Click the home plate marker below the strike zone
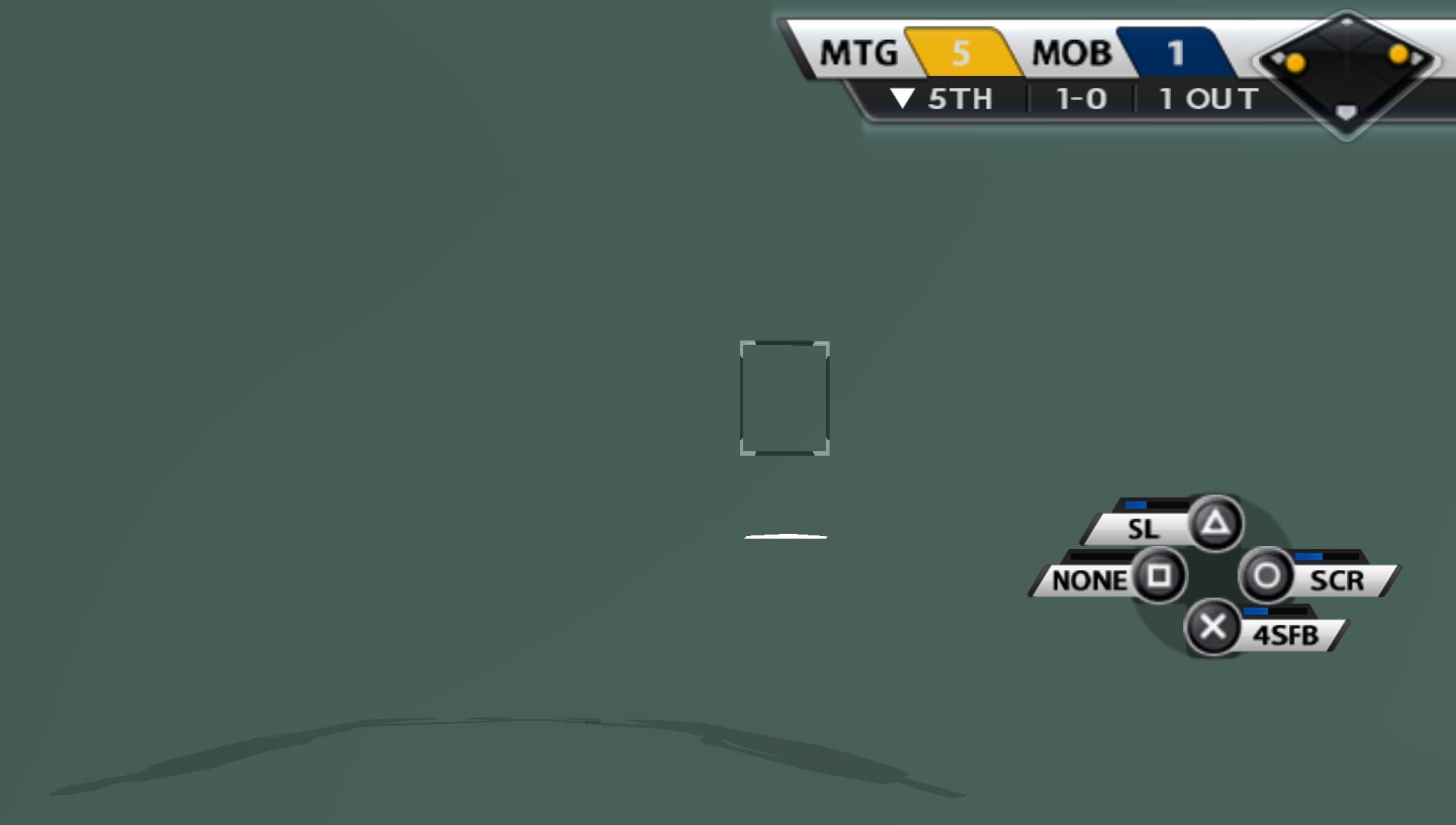This screenshot has width=1456, height=825. tap(785, 536)
